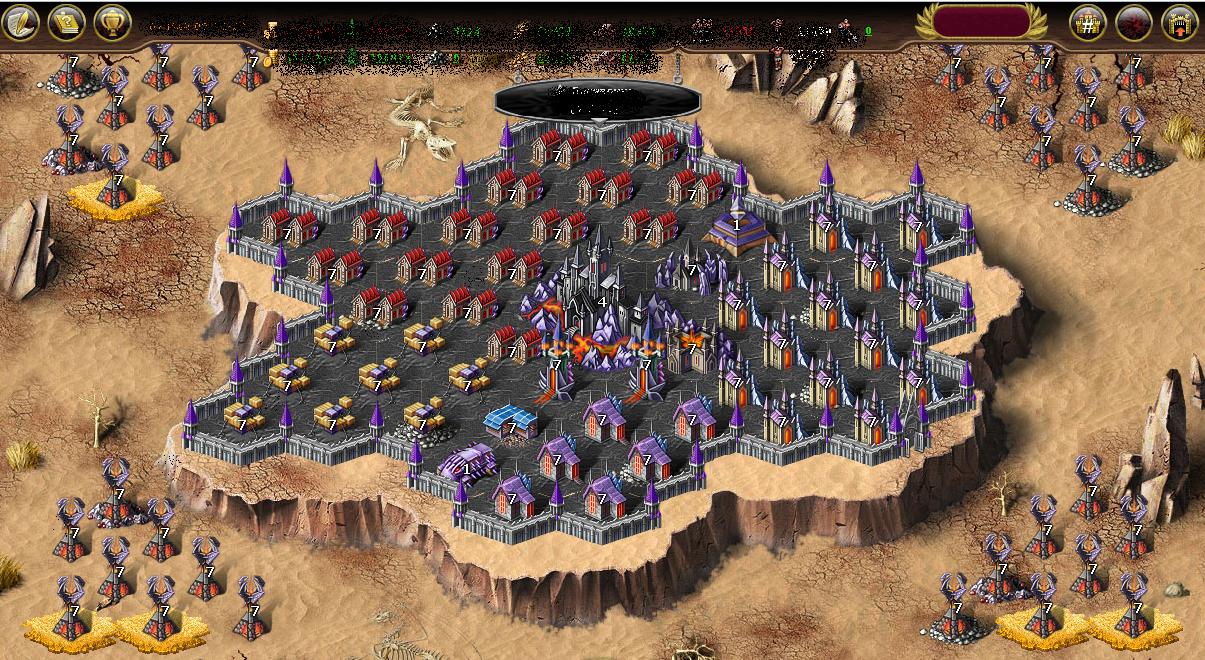This screenshot has height=660, width=1205.
Task: Show the golden trophy achievements
Action: [x=113, y=22]
